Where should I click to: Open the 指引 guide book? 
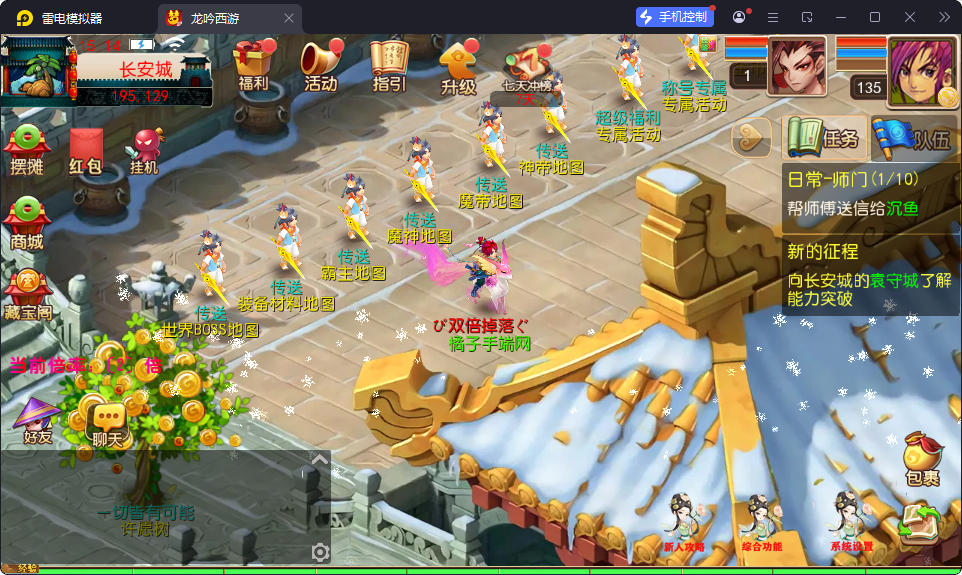pos(389,66)
